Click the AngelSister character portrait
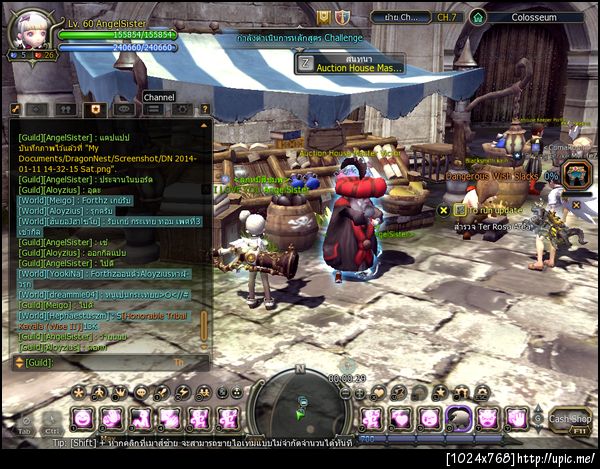Viewport: 600px width, 469px height. pyautogui.click(x=27, y=29)
